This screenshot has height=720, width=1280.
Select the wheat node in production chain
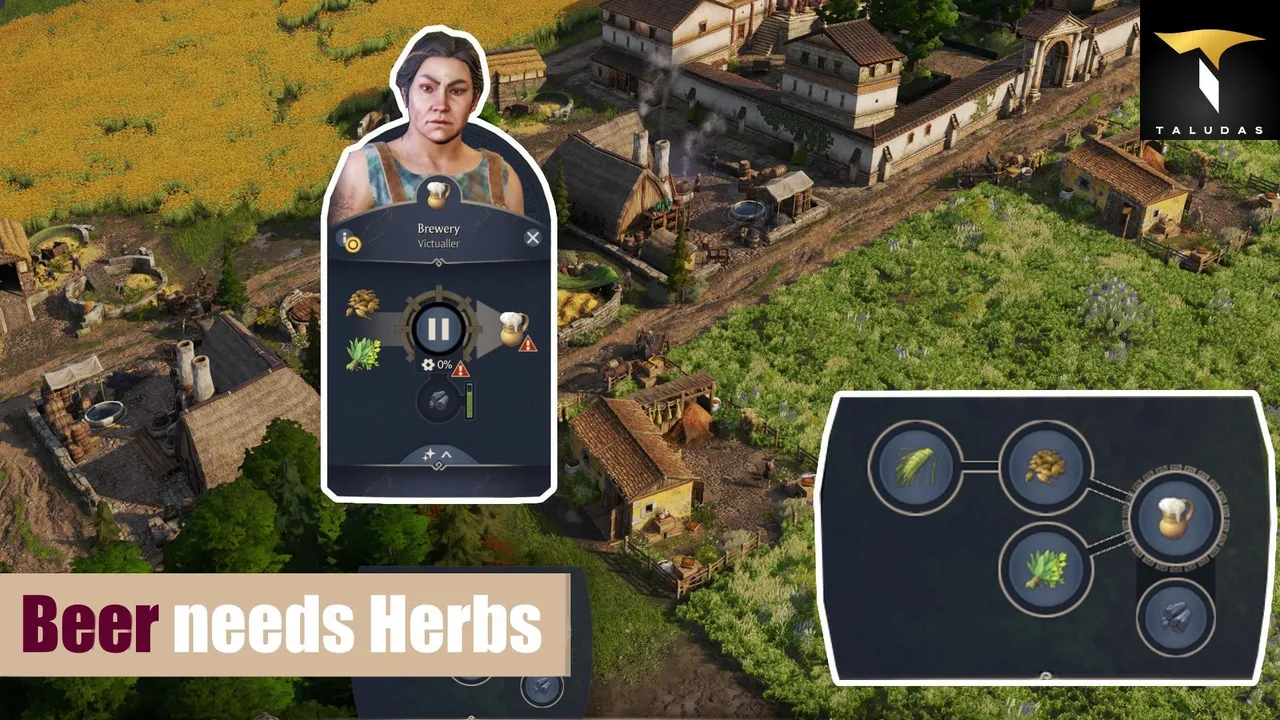click(x=915, y=467)
